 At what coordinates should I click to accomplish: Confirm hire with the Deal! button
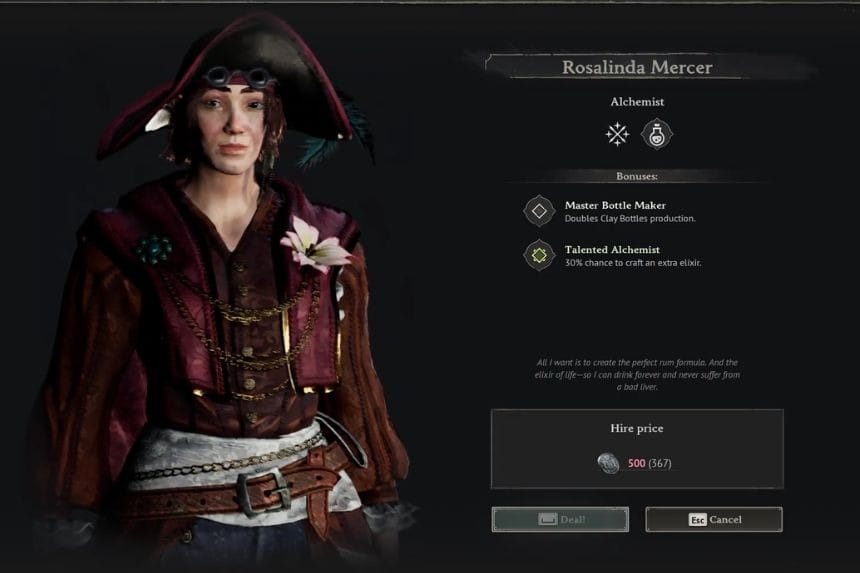[x=560, y=519]
